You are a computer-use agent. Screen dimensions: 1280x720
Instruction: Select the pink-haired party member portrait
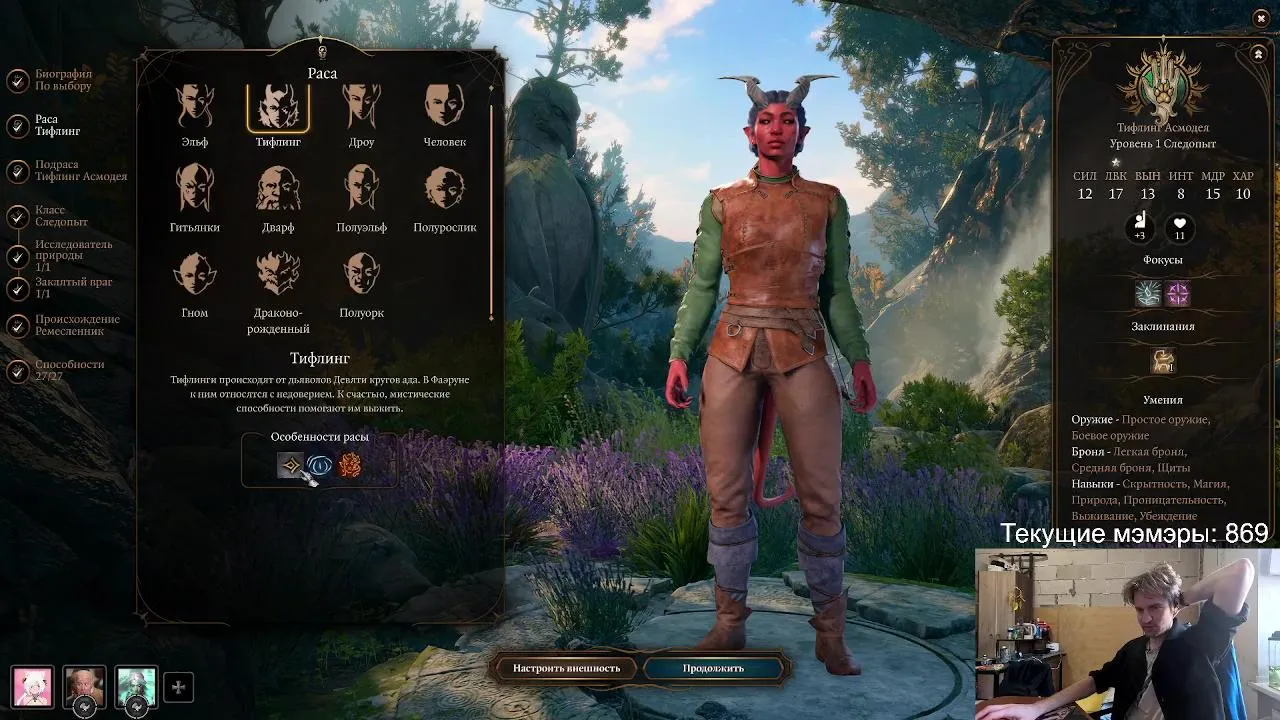point(32,687)
